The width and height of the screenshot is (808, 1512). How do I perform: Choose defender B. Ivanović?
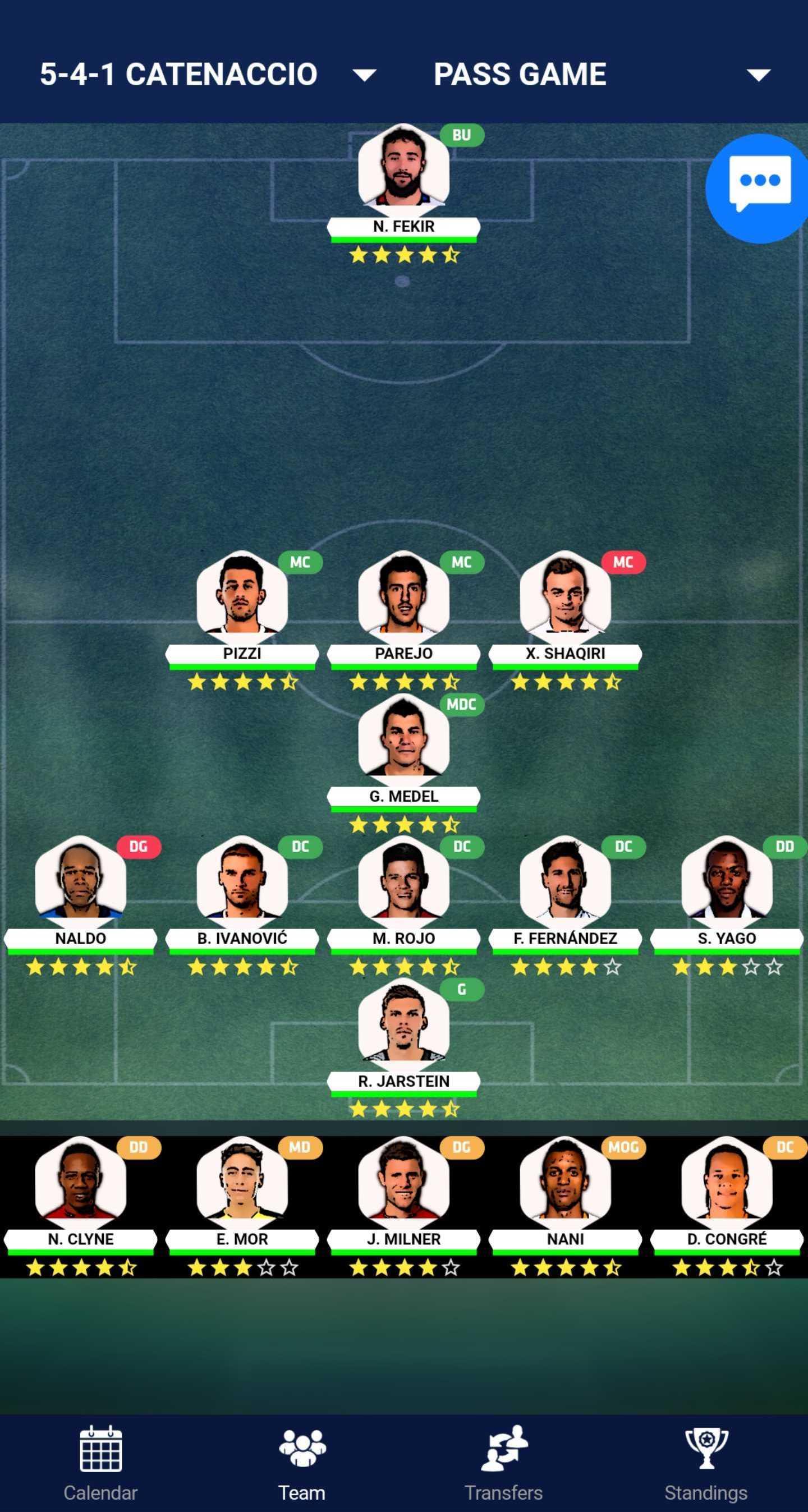click(242, 882)
